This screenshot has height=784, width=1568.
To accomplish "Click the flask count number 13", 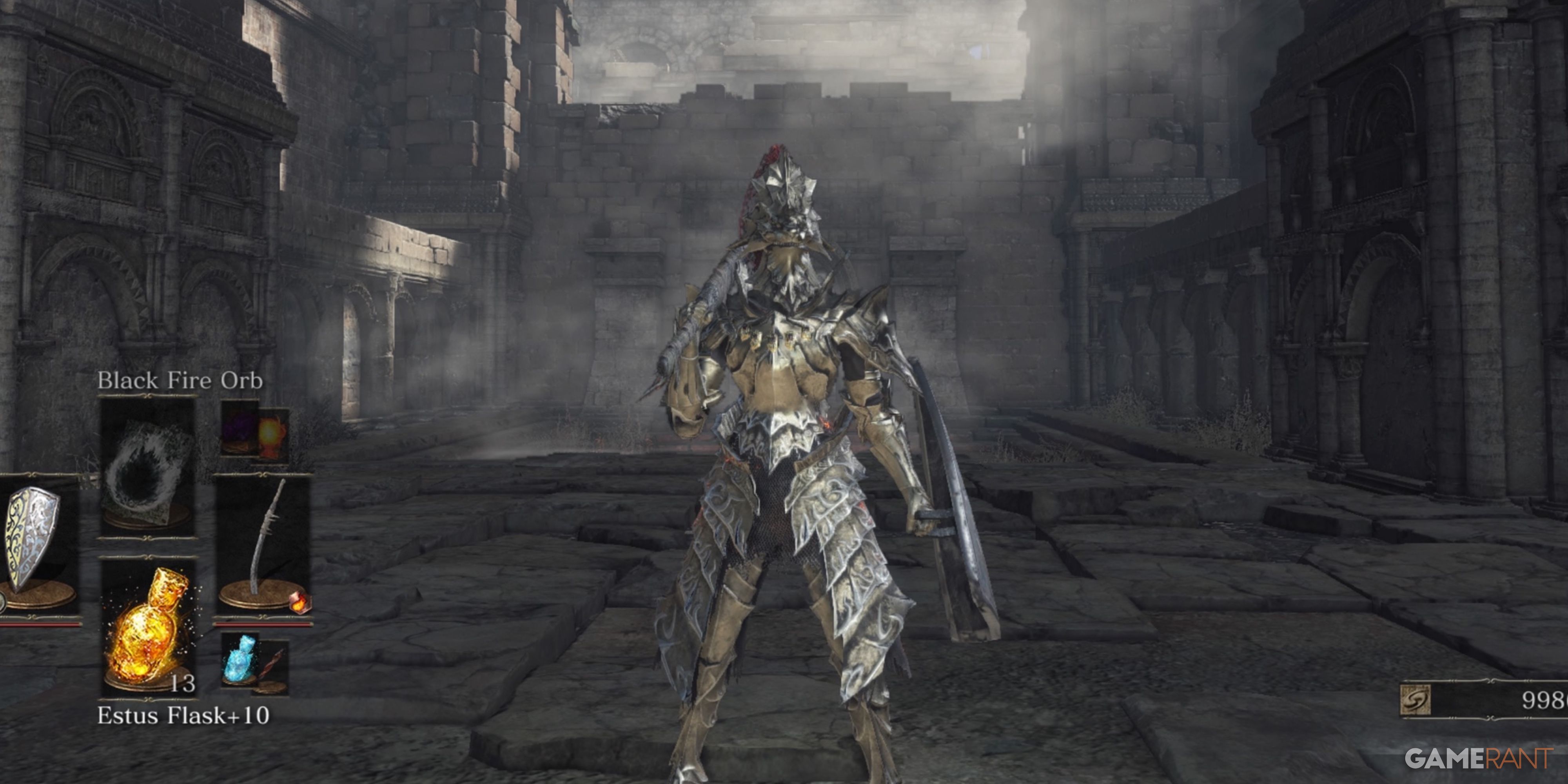I will coord(183,684).
